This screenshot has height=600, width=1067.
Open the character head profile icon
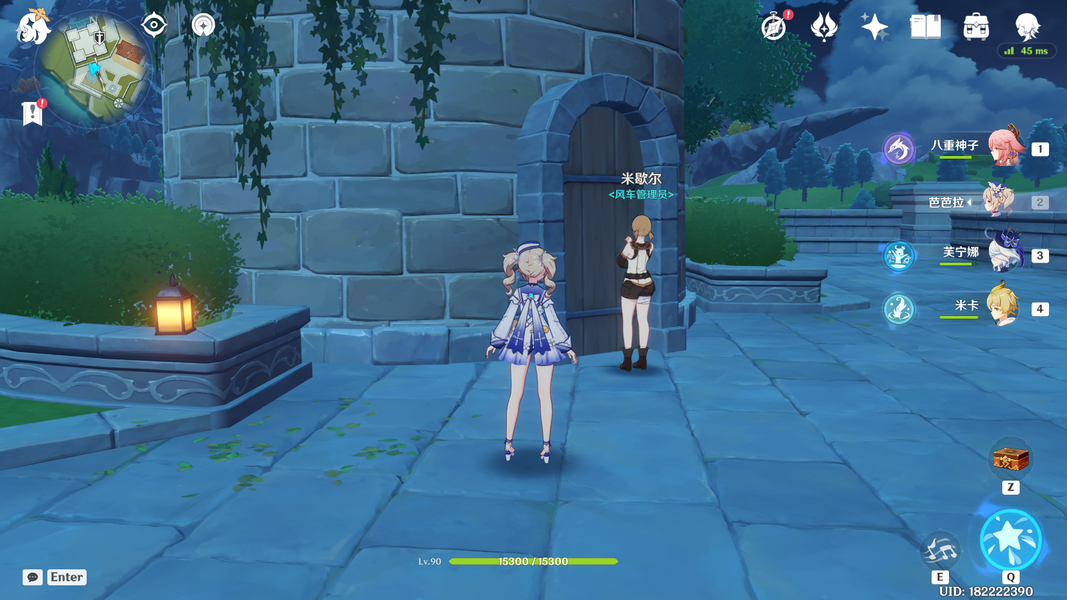point(1027,25)
